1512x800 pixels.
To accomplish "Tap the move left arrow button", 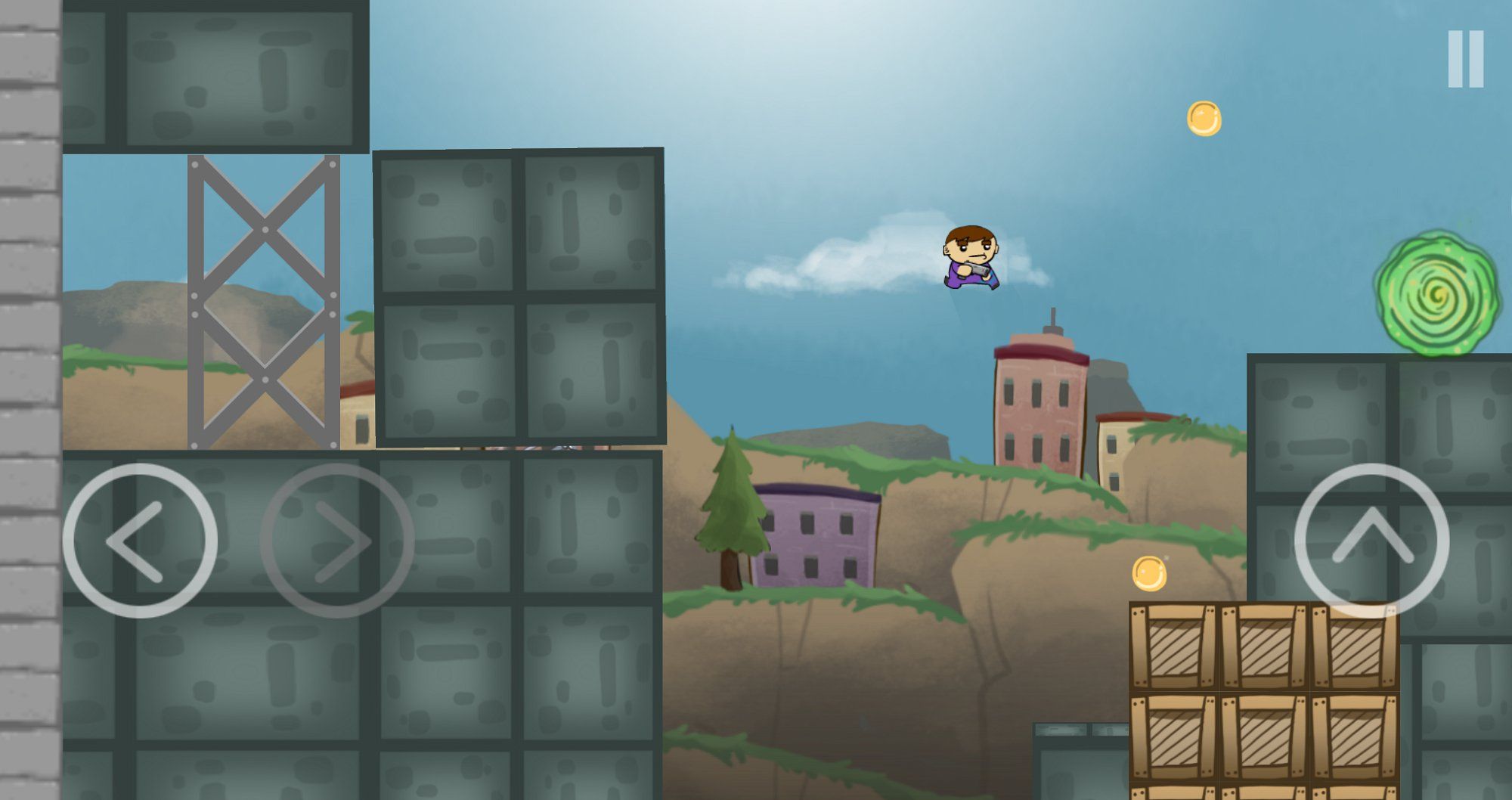I will click(x=140, y=541).
